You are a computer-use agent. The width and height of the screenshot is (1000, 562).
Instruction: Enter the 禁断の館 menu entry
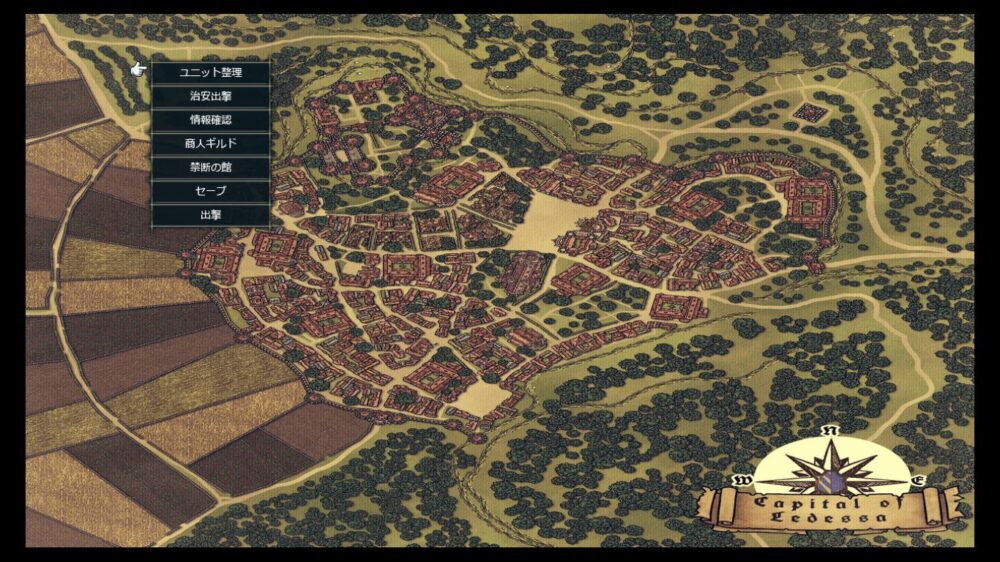coord(210,167)
